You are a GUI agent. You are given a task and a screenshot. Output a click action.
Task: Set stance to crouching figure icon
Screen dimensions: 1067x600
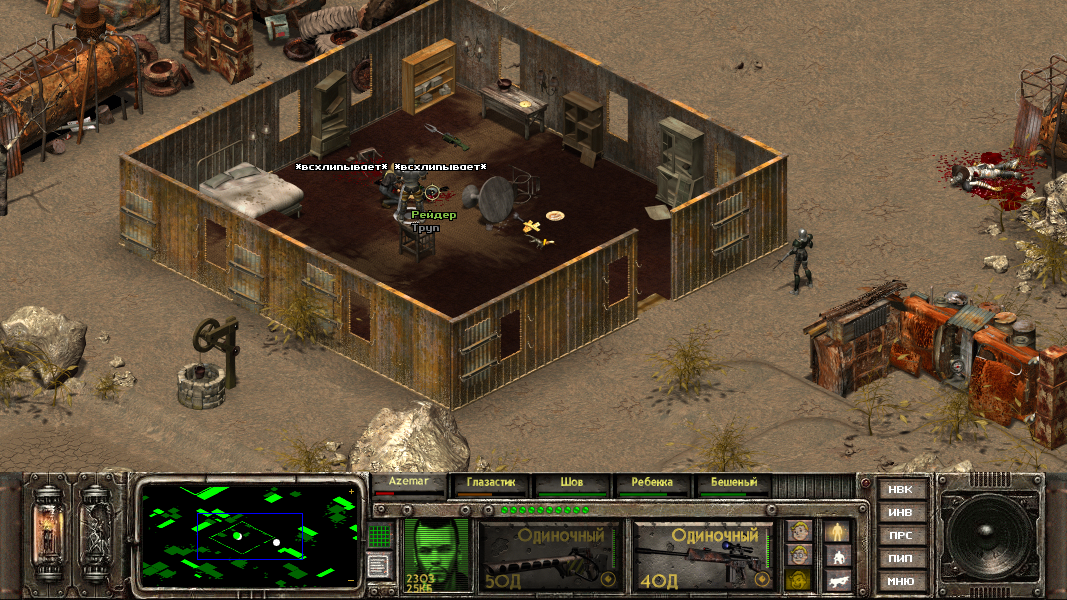(x=836, y=555)
